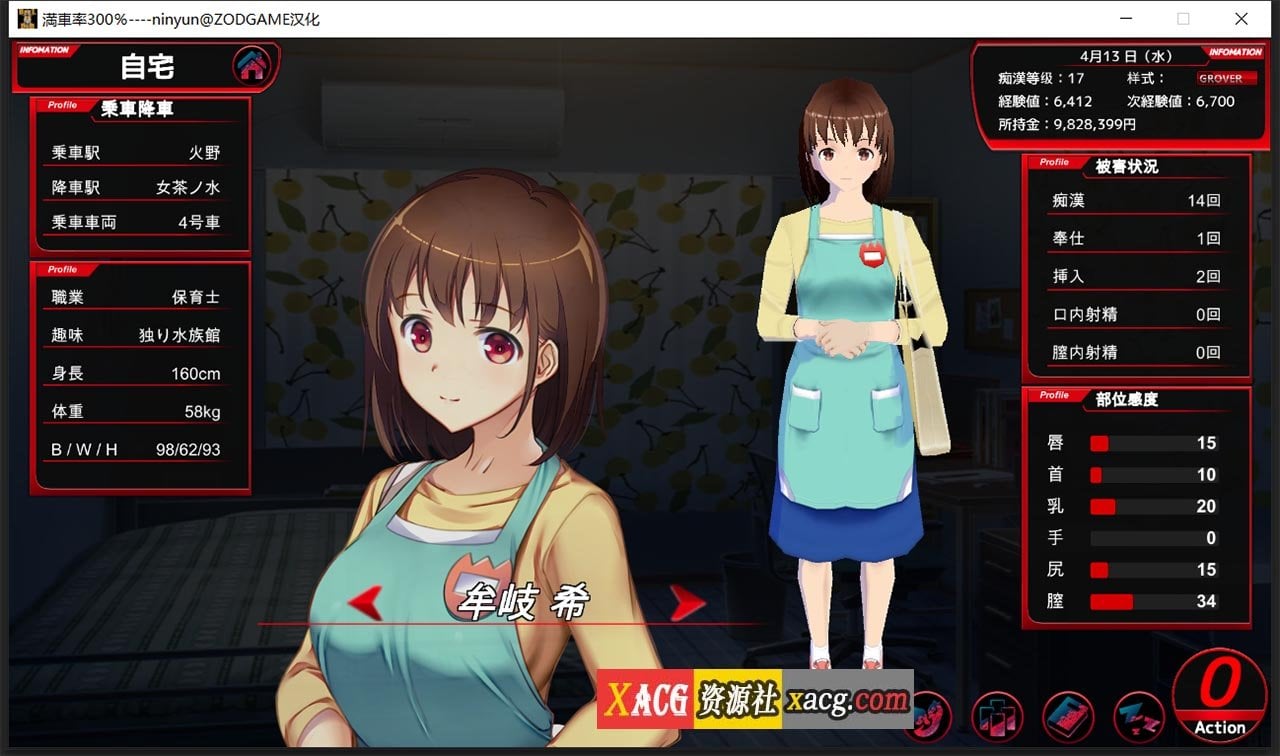Screen dimensions: 1280x756
Task: Click the red INFOMATION banner at top right
Action: click(x=1235, y=52)
